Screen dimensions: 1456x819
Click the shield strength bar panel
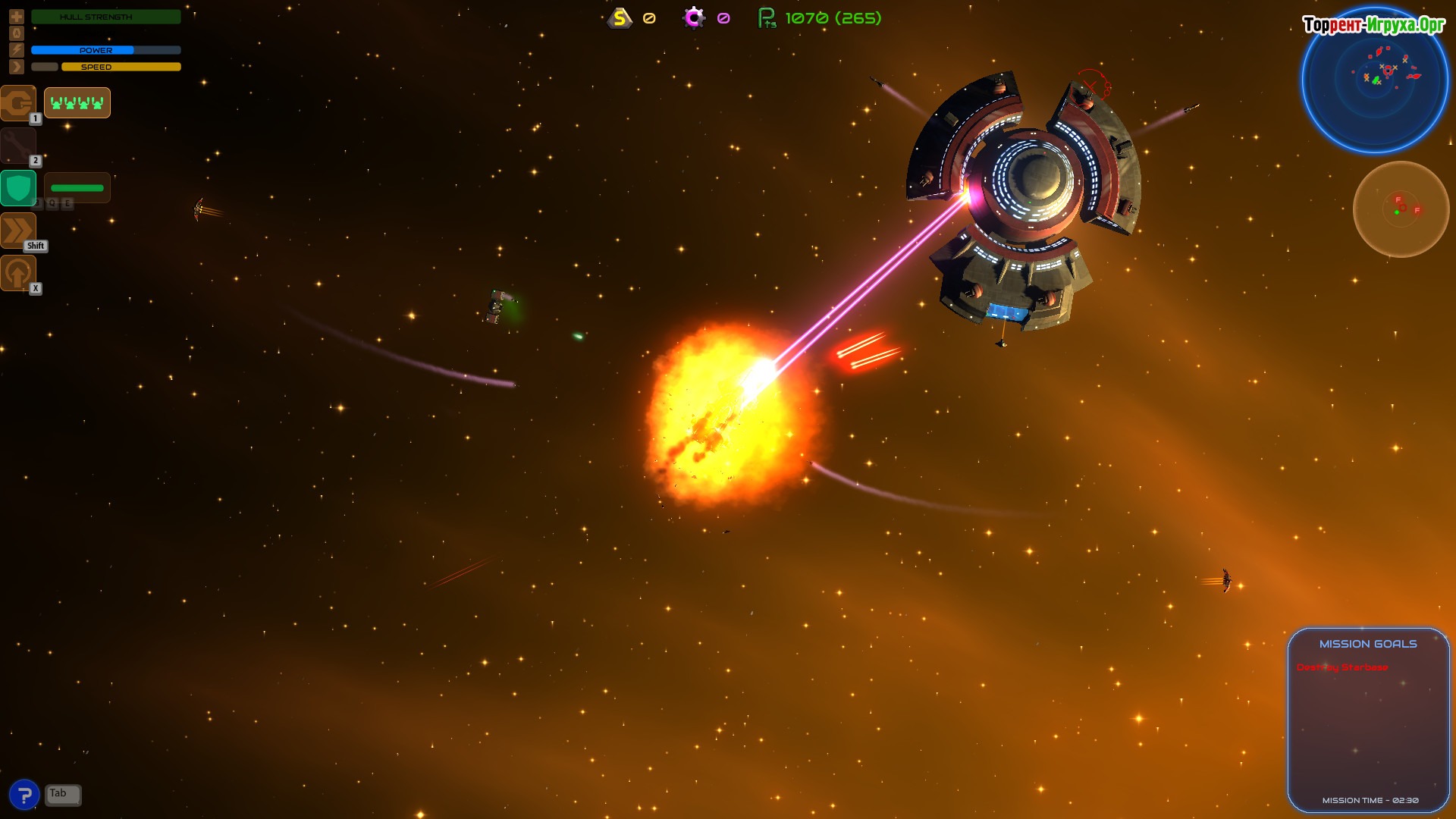pyautogui.click(x=77, y=188)
